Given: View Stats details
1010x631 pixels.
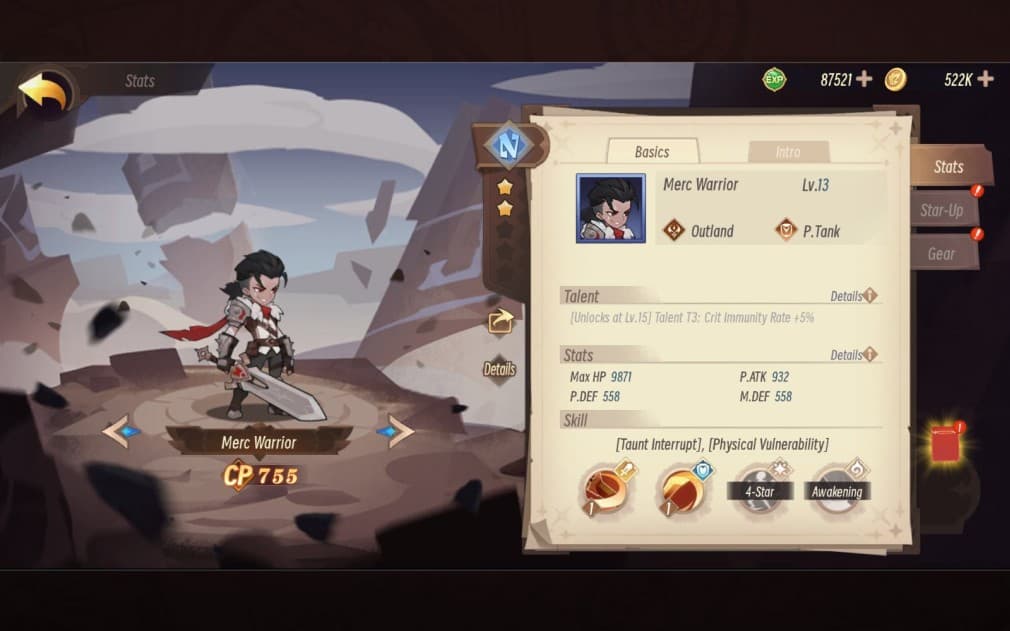Looking at the screenshot, I should click(x=853, y=355).
